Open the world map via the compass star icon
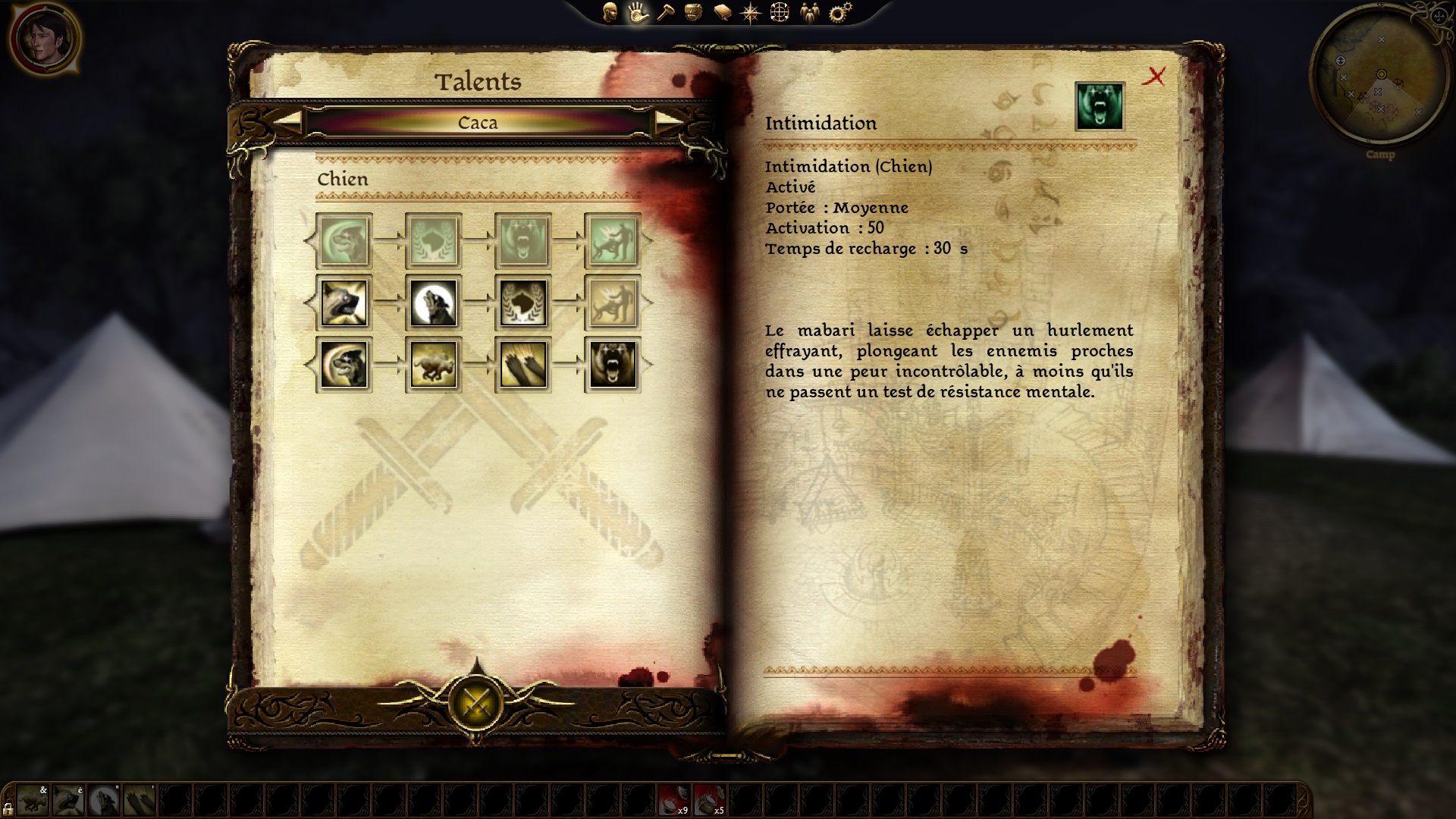The width and height of the screenshot is (1456, 819). click(x=751, y=13)
